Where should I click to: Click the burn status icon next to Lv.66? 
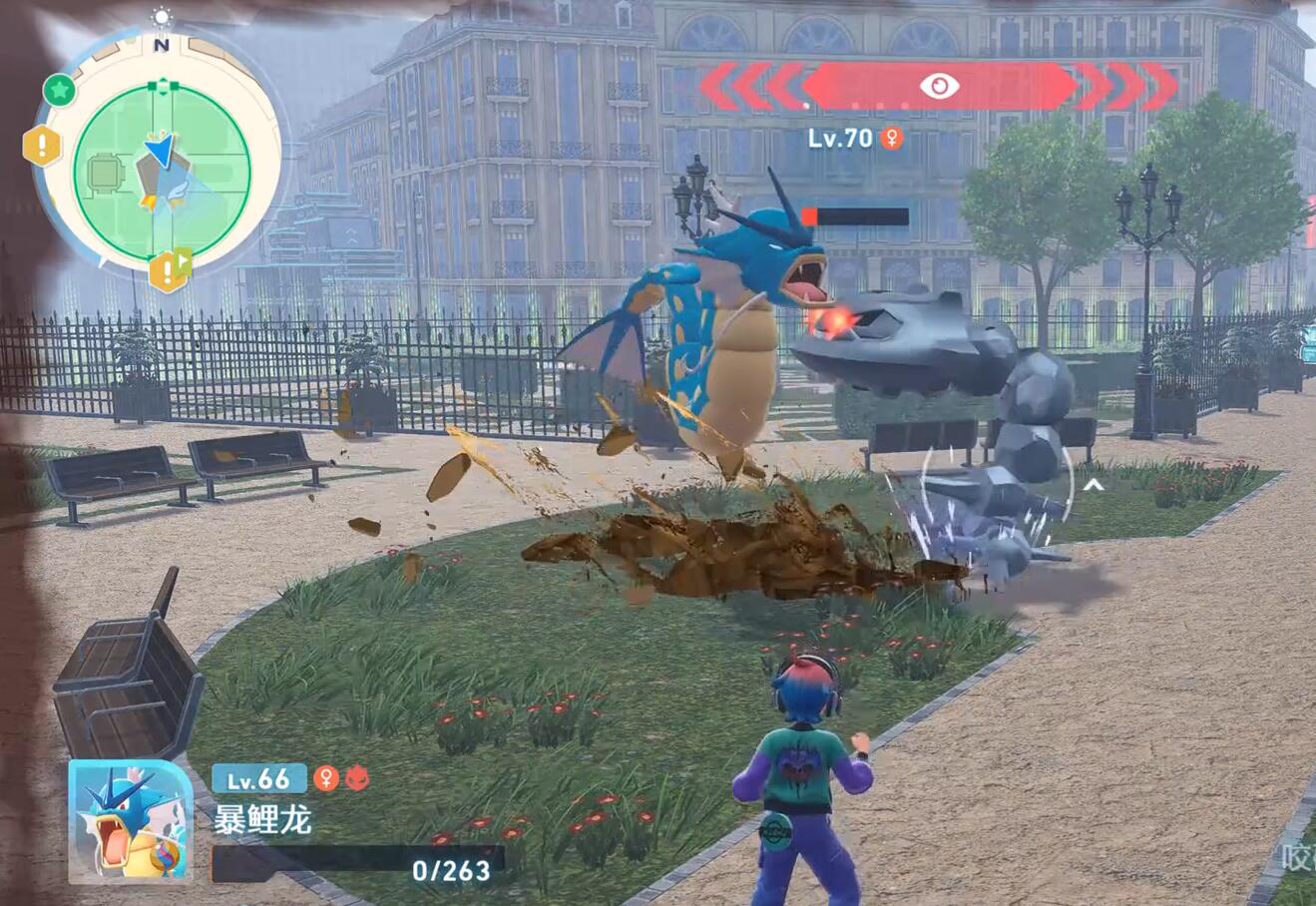(x=357, y=778)
